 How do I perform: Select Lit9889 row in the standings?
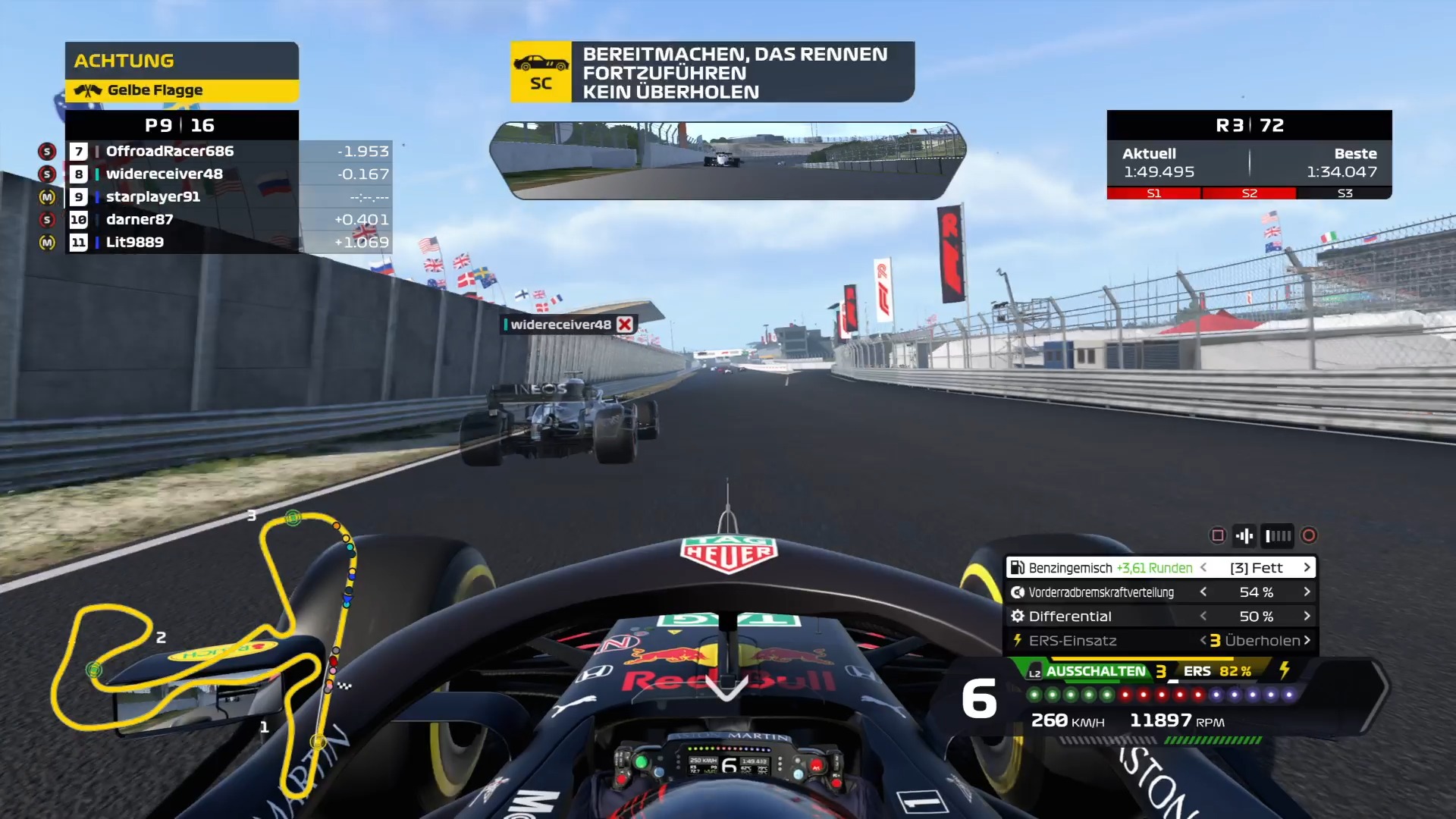pyautogui.click(x=135, y=242)
